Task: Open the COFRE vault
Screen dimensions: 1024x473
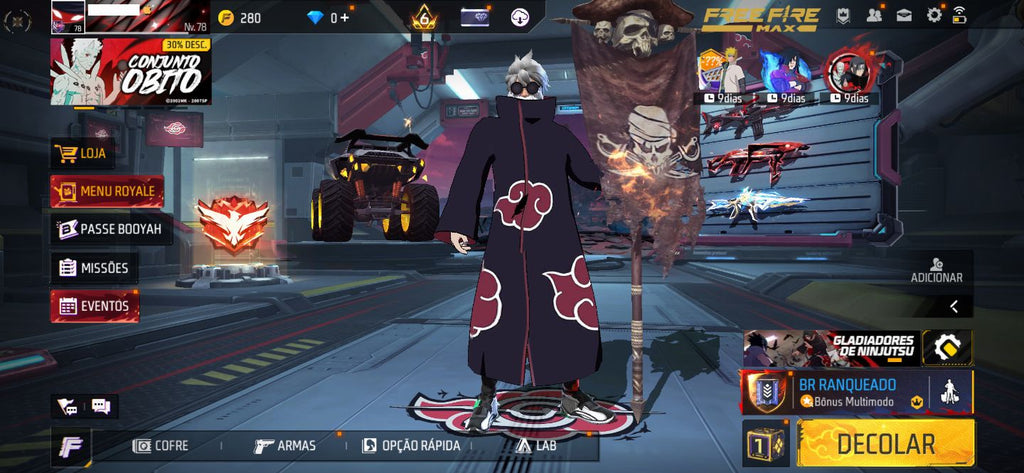Action: pyautogui.click(x=162, y=445)
